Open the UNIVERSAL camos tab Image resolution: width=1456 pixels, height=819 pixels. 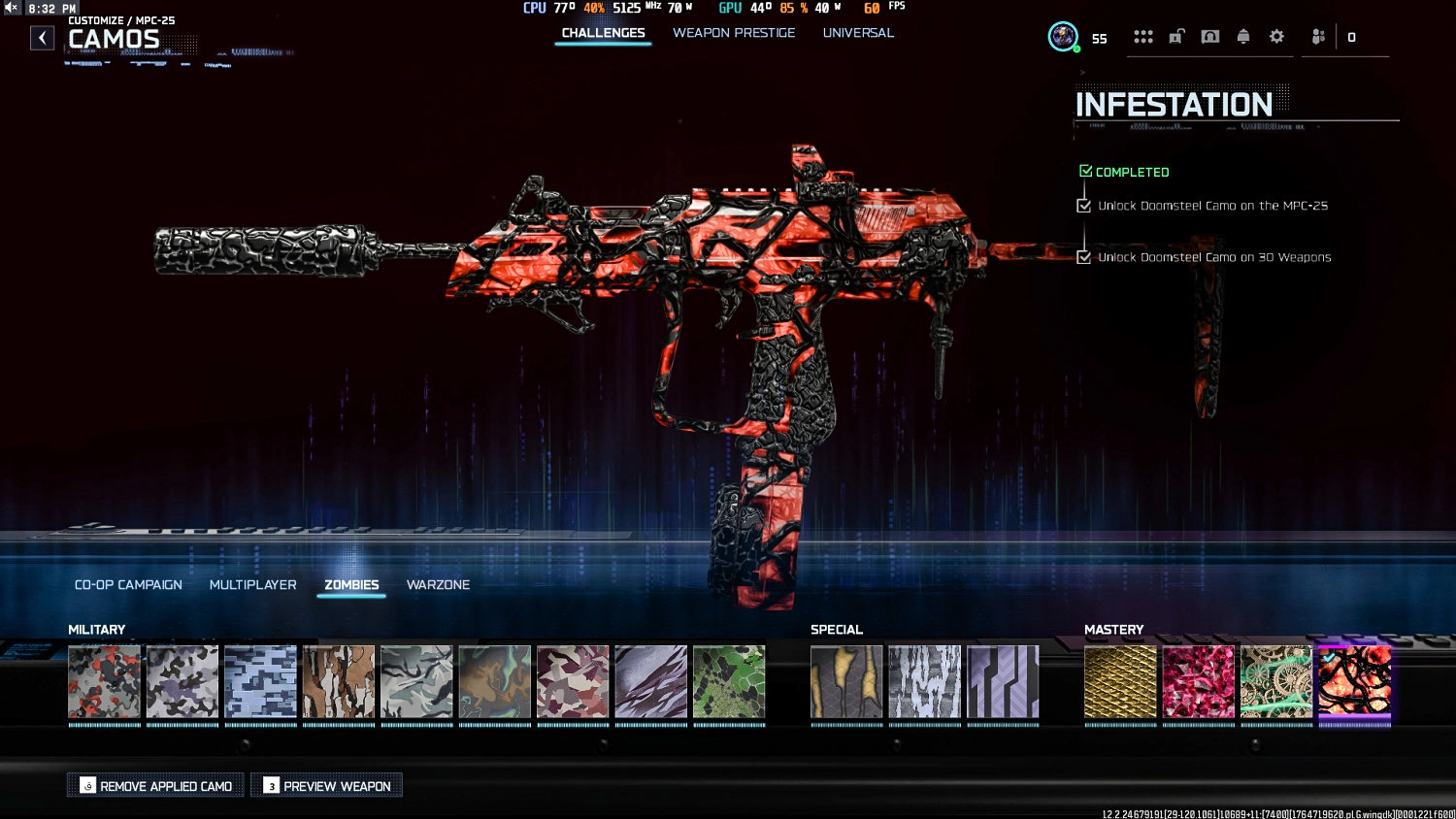[x=858, y=32]
